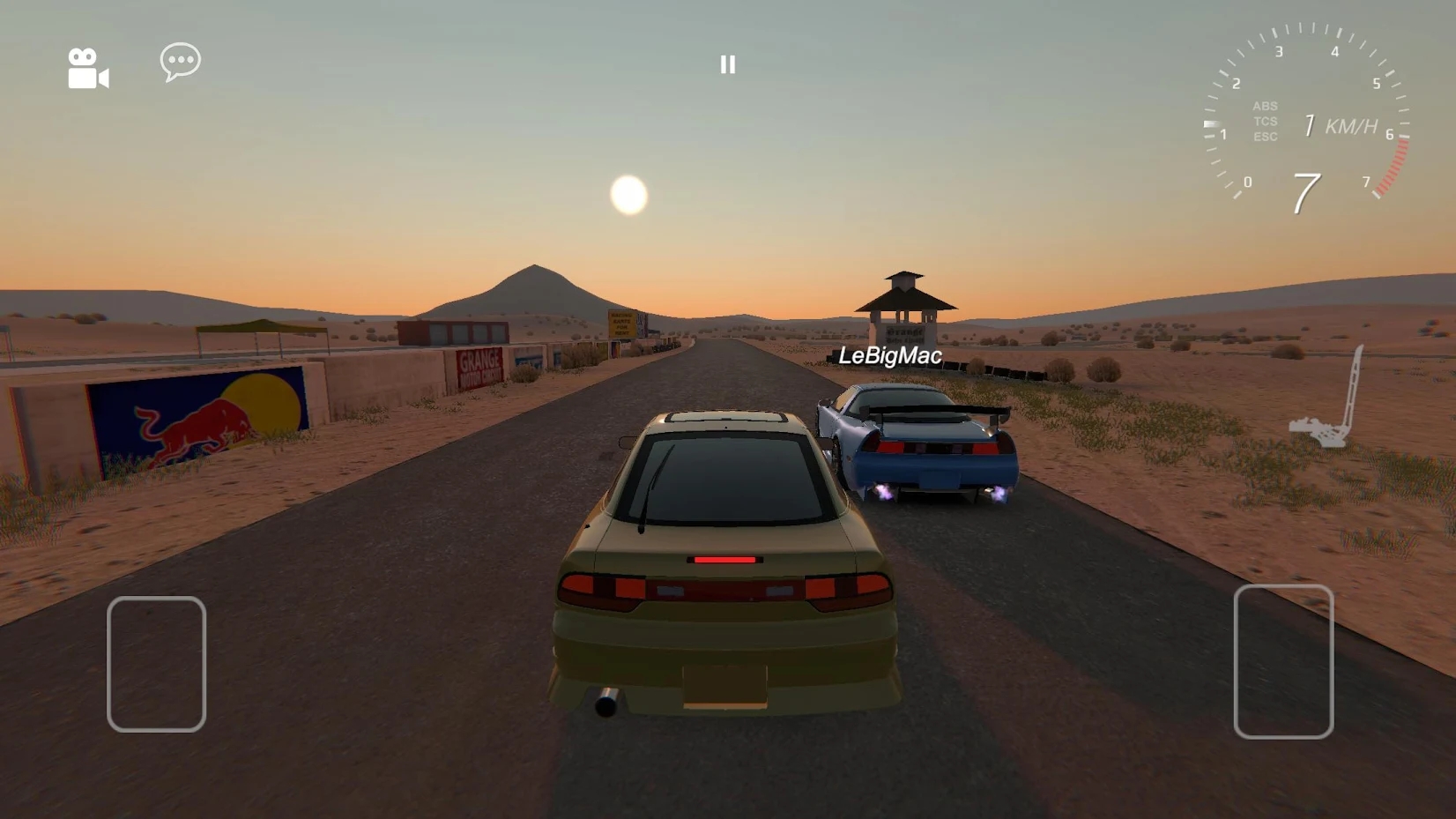Toggle the ESC indicator

[1264, 138]
